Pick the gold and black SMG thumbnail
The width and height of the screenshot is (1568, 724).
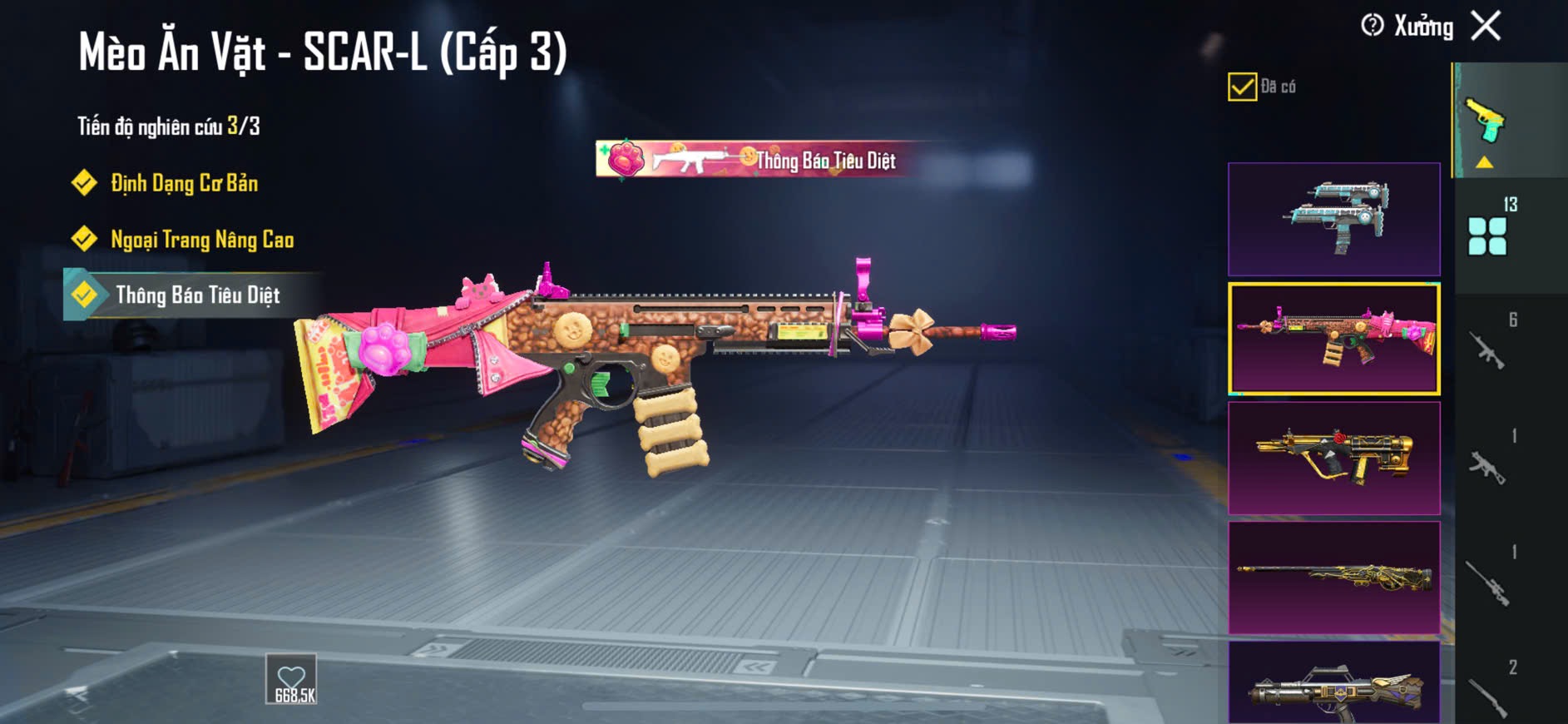pos(1333,459)
